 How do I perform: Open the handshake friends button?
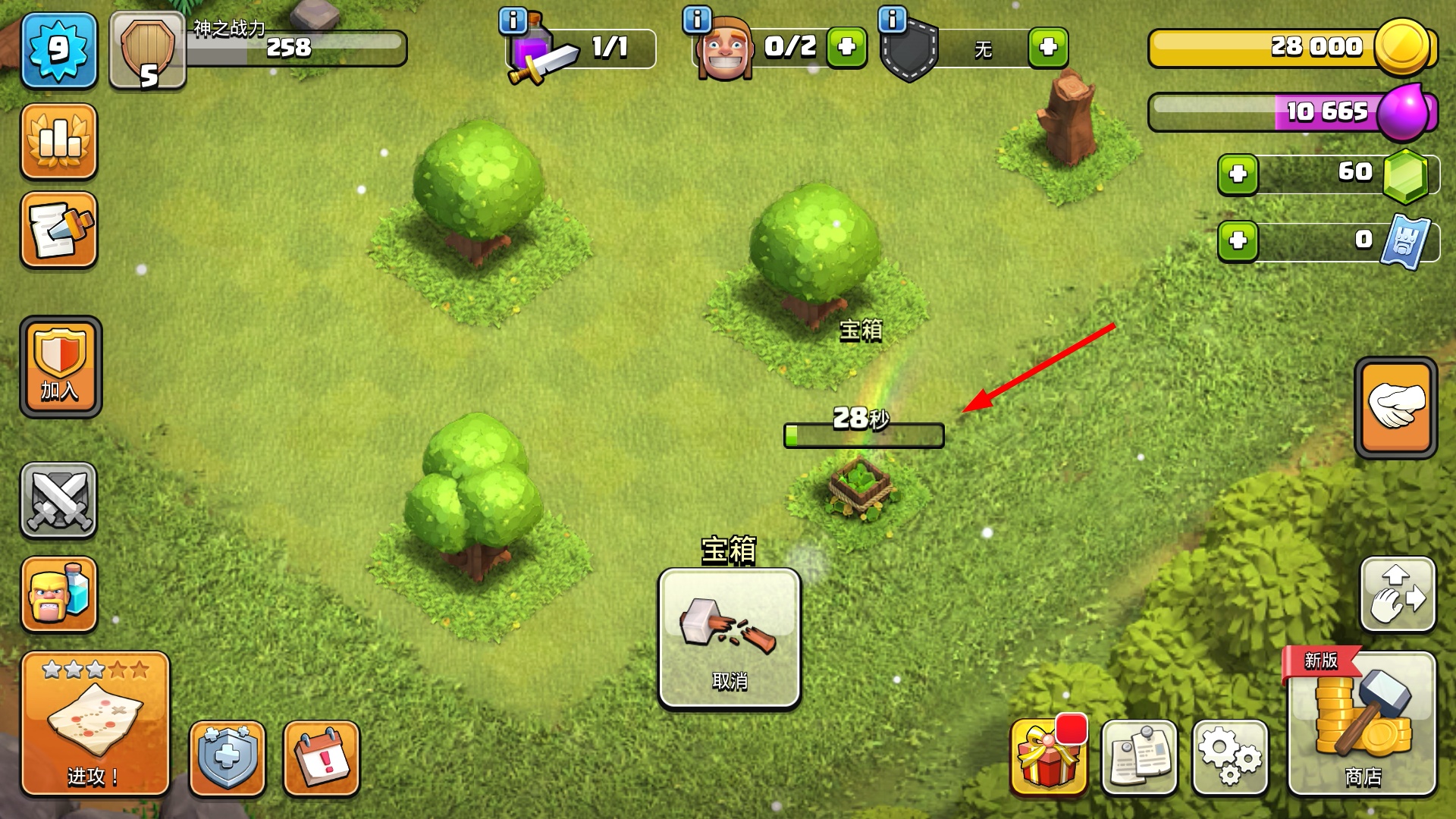pyautogui.click(x=1395, y=407)
